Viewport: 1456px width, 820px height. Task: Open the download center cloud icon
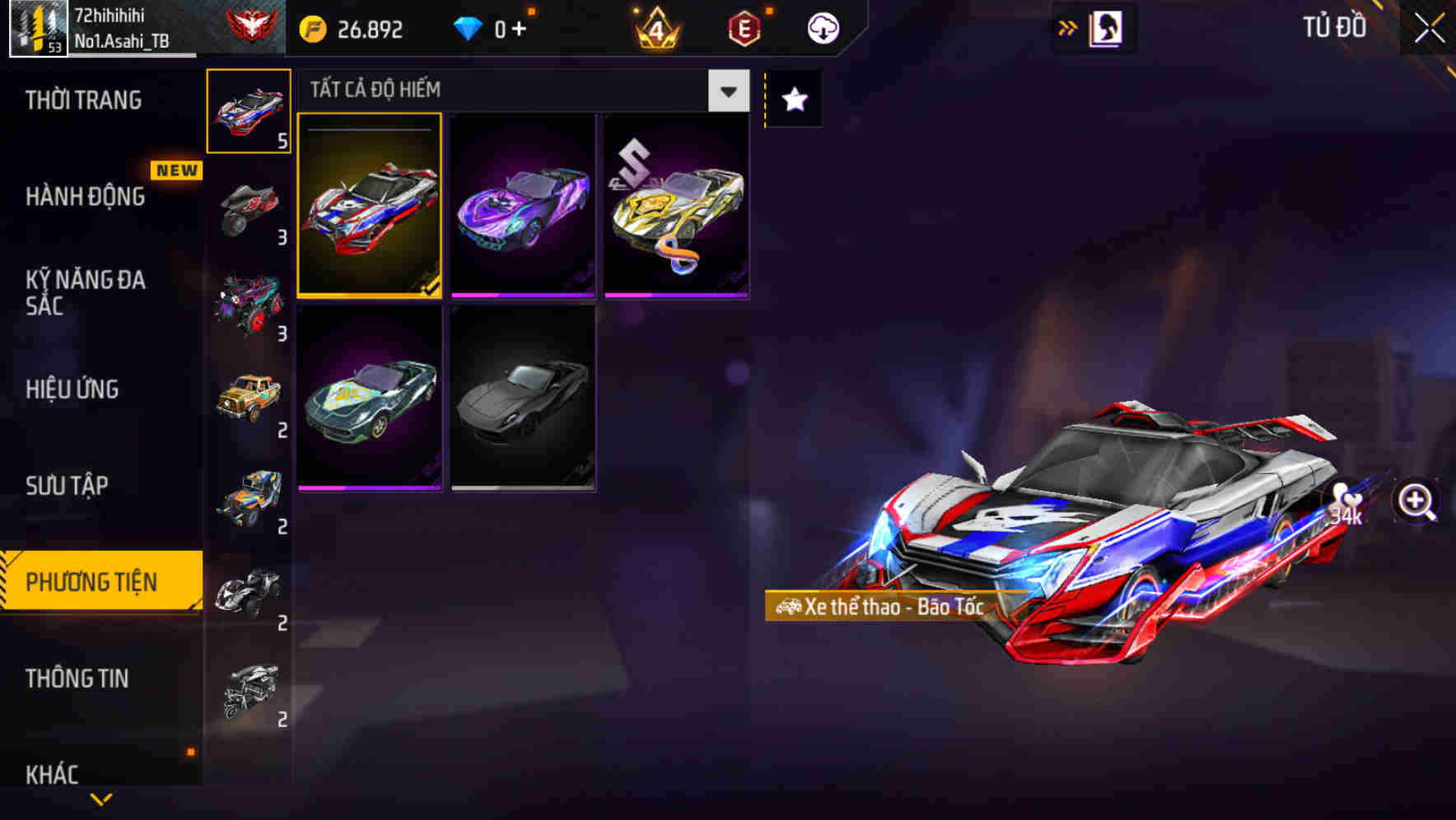point(823,27)
